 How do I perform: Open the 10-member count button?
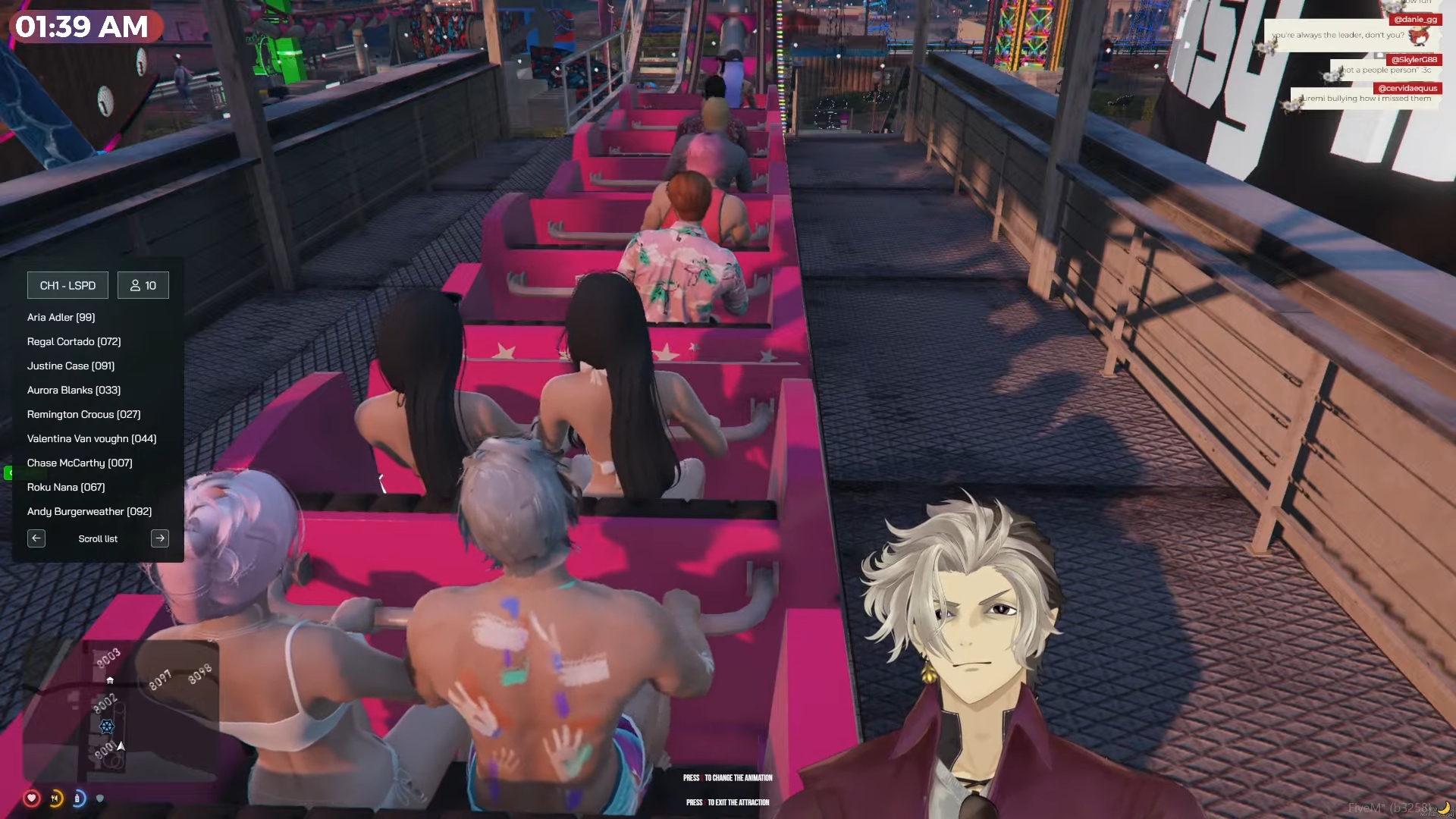point(143,286)
